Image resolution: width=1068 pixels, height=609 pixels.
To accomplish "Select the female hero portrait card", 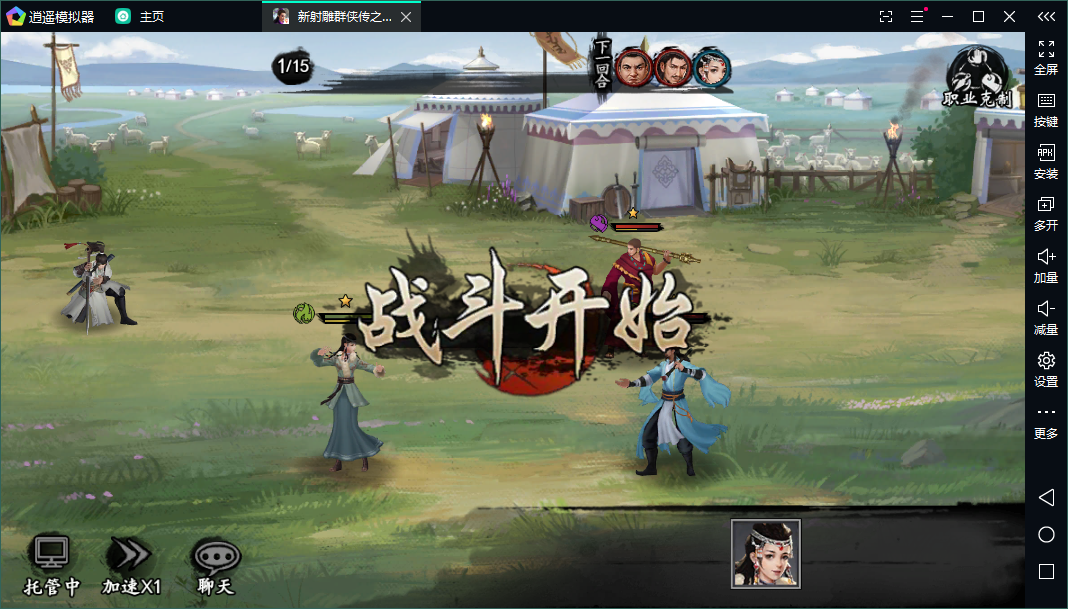I will click(766, 553).
